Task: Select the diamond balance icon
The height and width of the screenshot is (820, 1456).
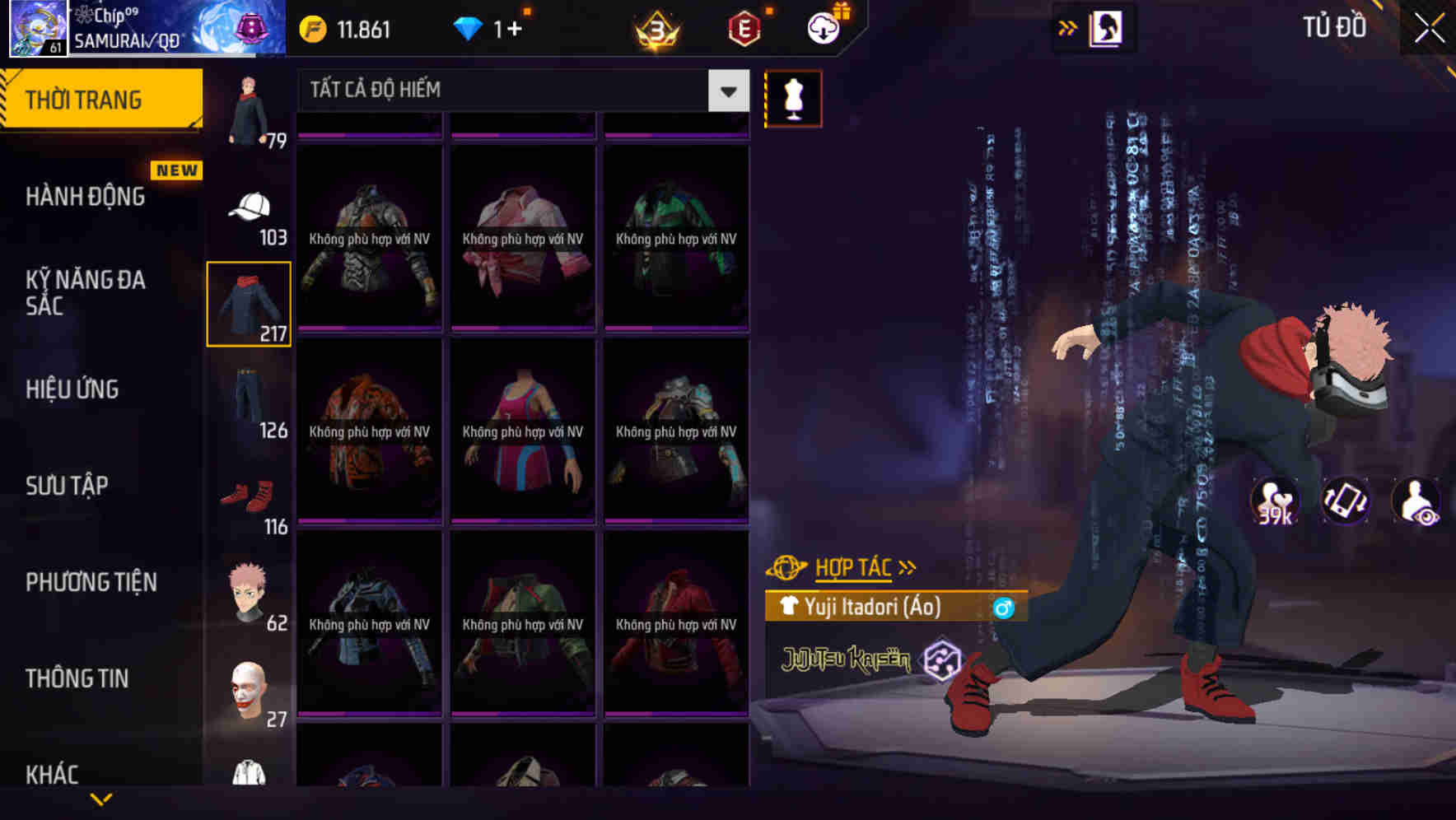Action: click(467, 27)
